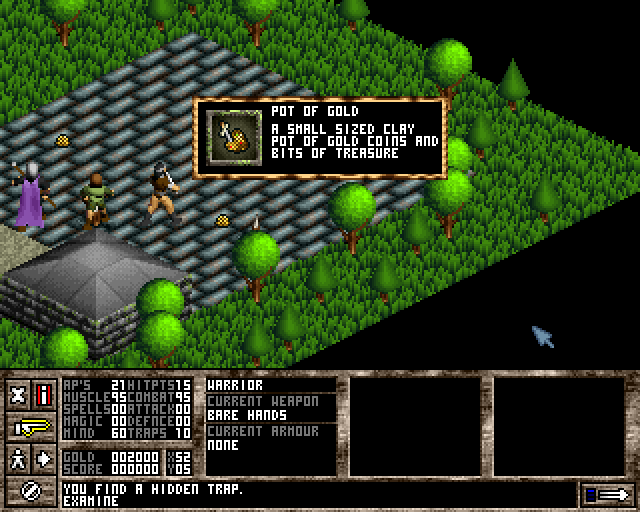Select the Current Weapon bare hands entry
The image size is (640, 512).
point(270,413)
